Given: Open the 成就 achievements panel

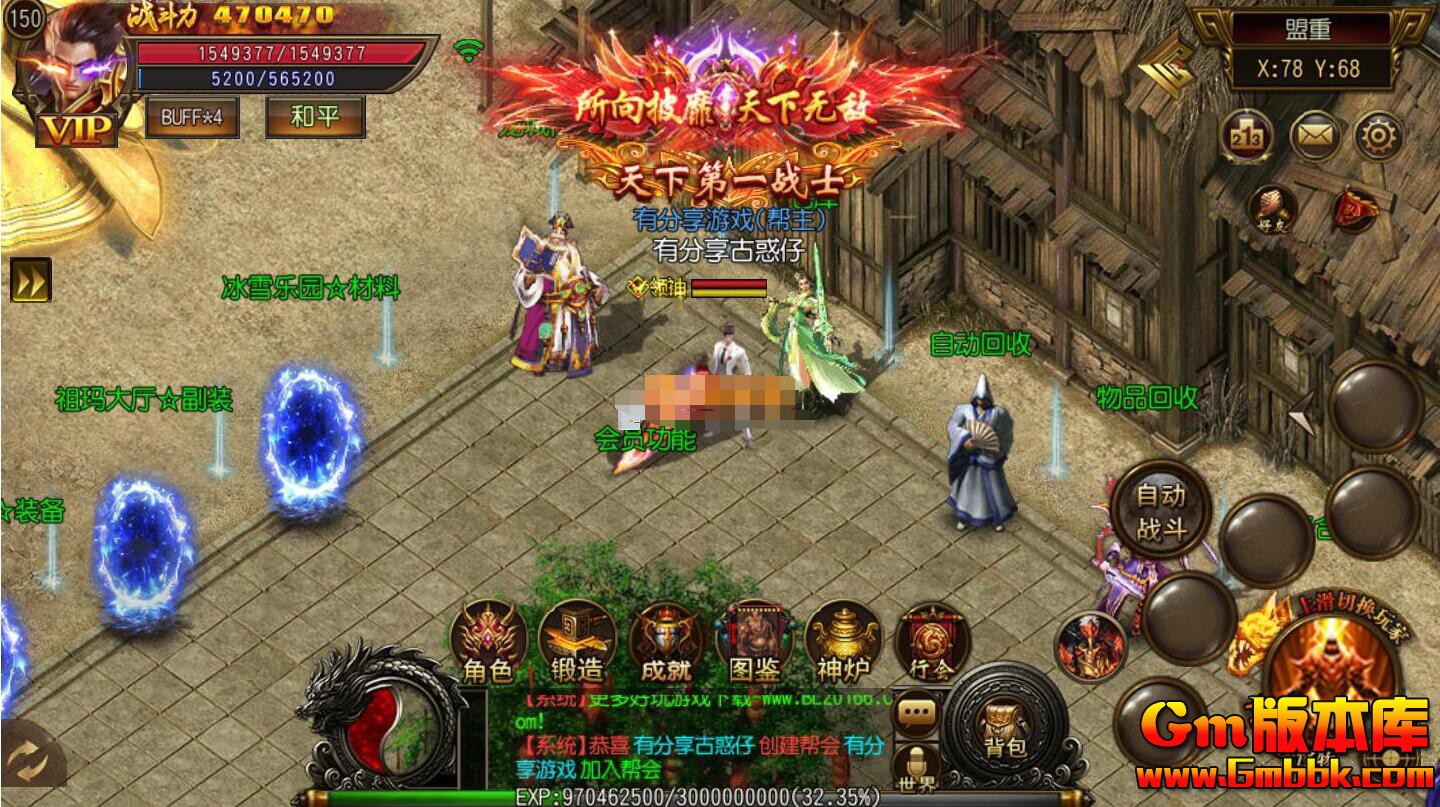Looking at the screenshot, I should point(665,645).
